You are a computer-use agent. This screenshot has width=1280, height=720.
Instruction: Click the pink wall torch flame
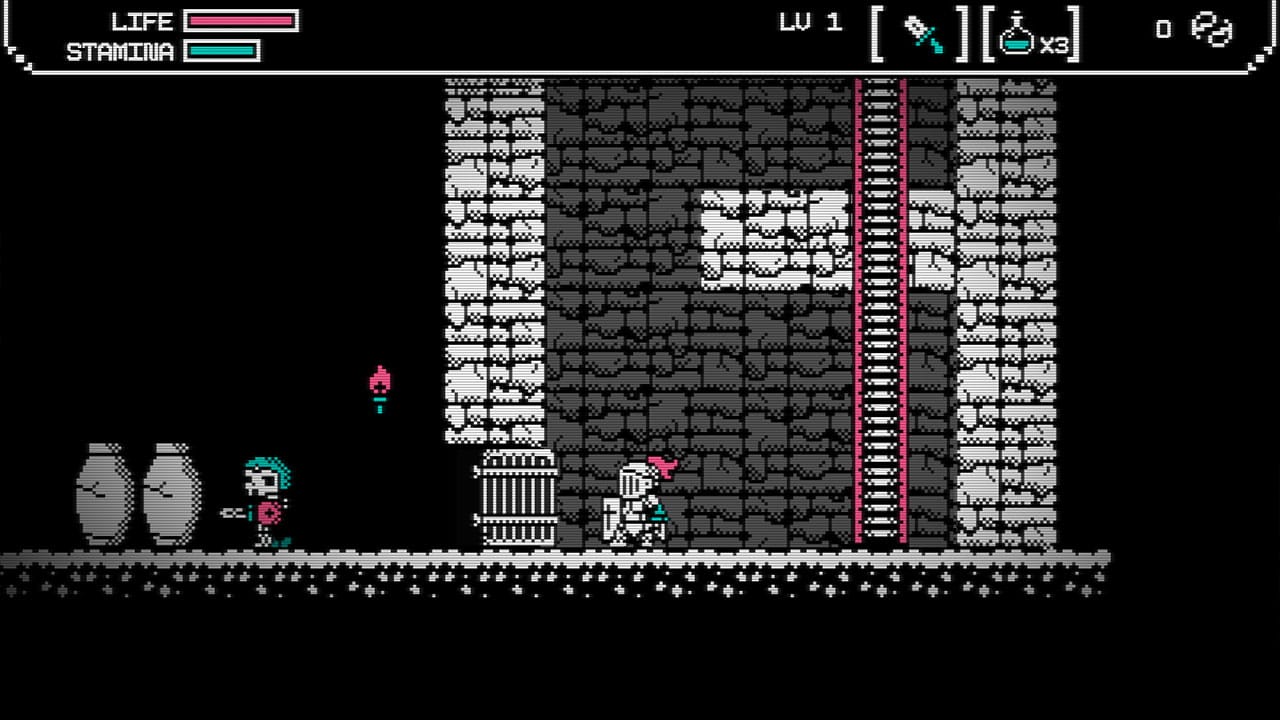click(x=380, y=378)
